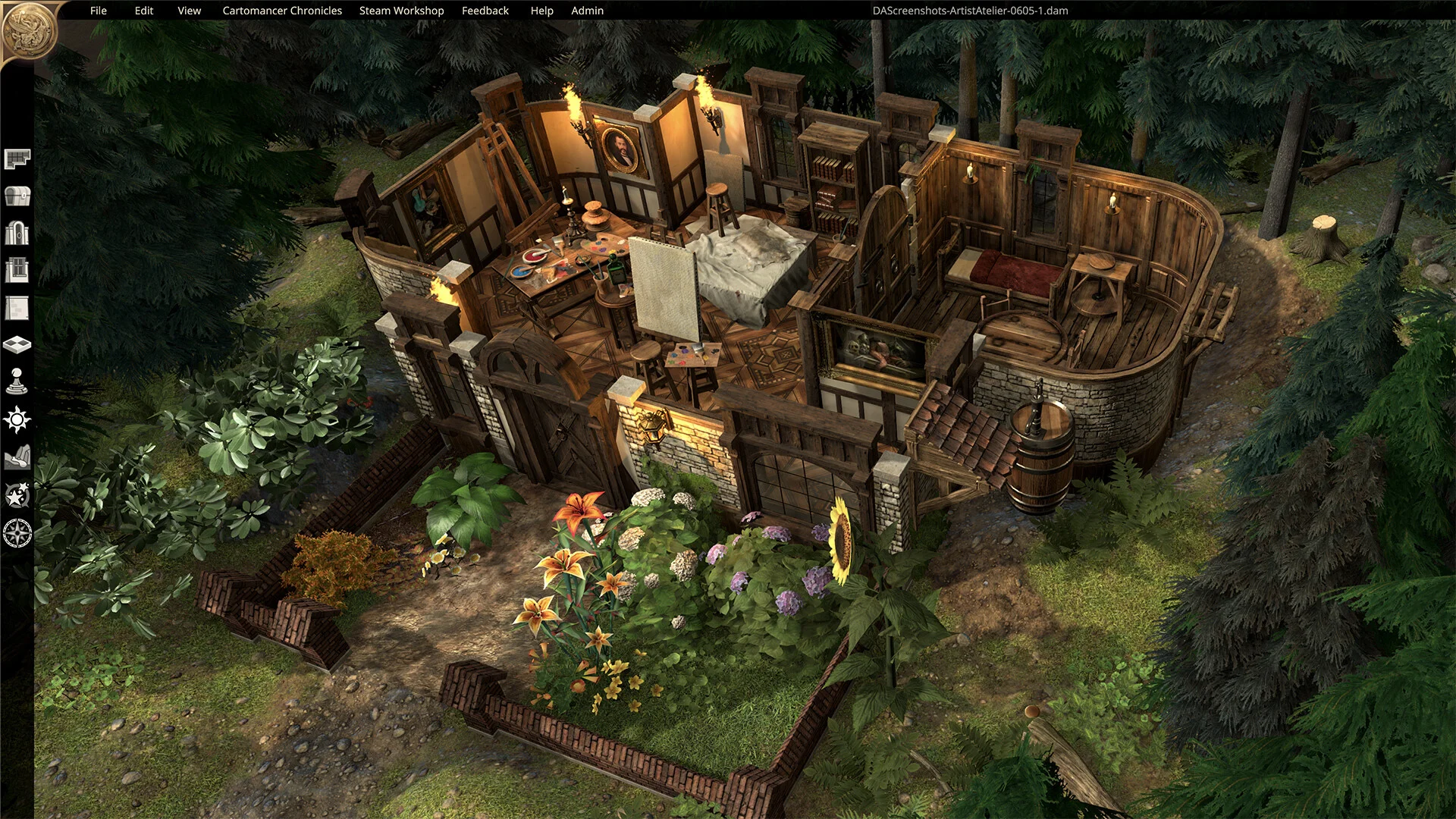Viewport: 1456px width, 819px height.
Task: Open the Admin menu
Action: pos(588,11)
